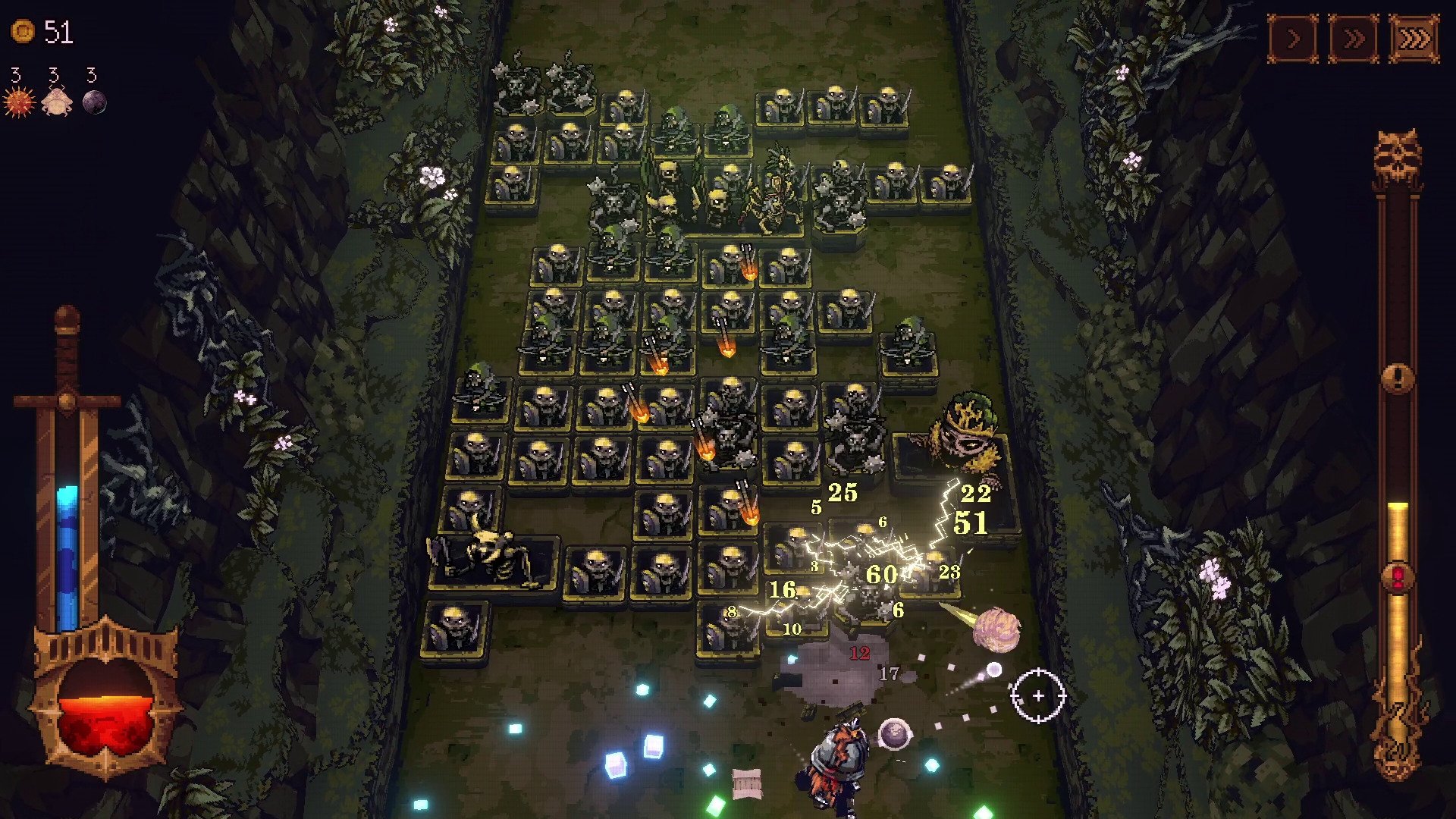
Task: Set game speed to single-arrow normal
Action: [1293, 38]
